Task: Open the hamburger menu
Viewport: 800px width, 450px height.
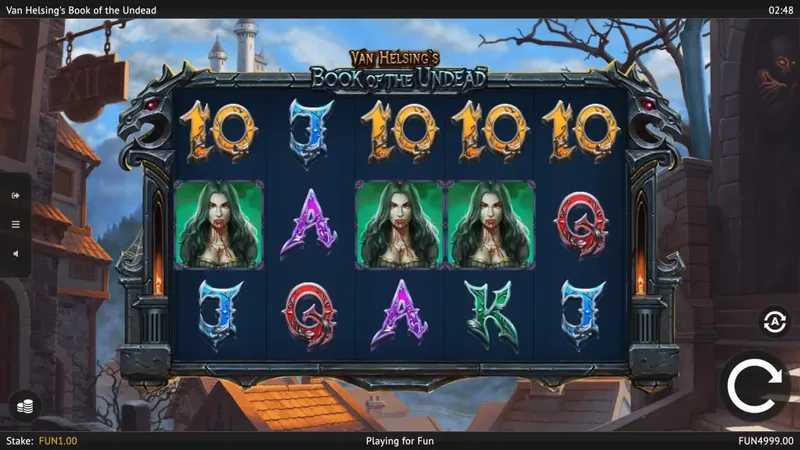Action: [x=15, y=224]
